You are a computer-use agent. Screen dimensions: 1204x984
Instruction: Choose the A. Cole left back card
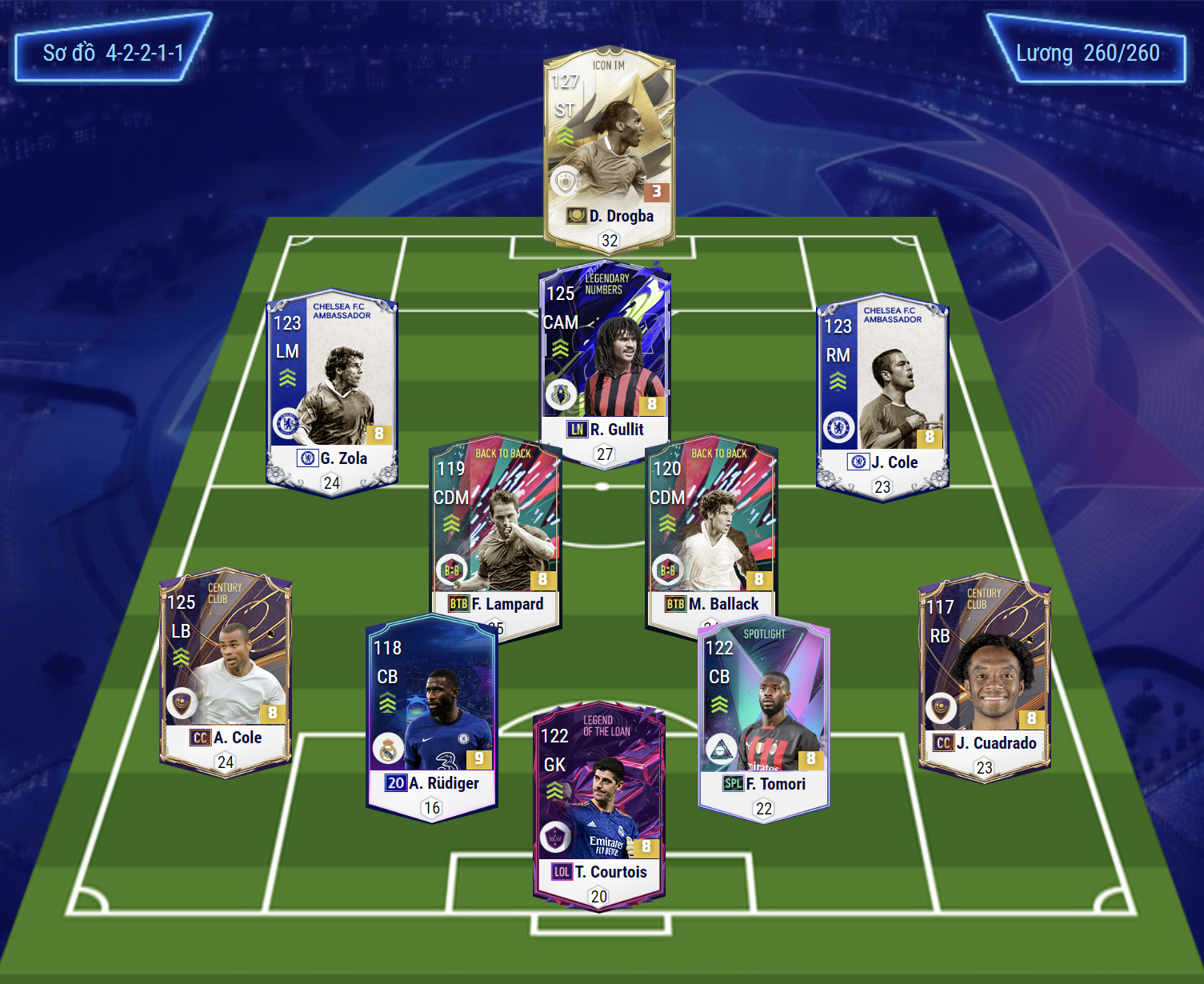point(226,672)
